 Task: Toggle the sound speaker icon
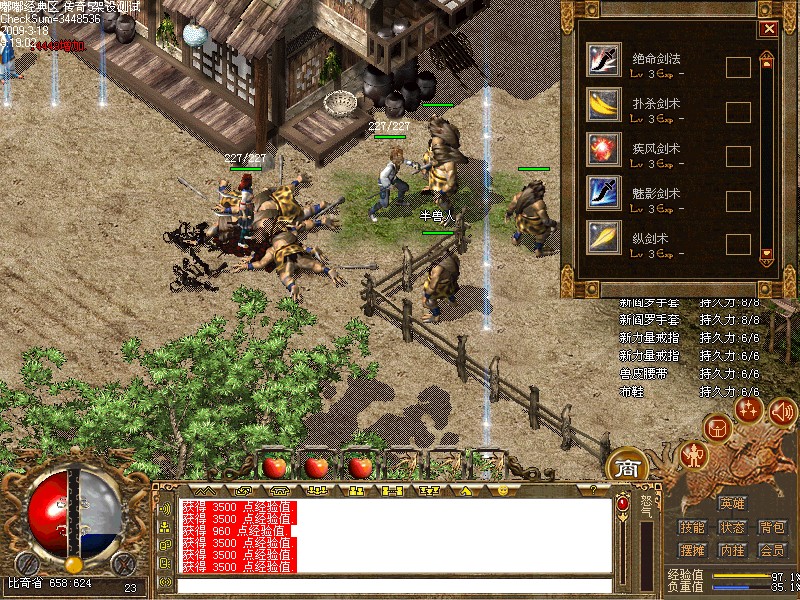(x=782, y=409)
